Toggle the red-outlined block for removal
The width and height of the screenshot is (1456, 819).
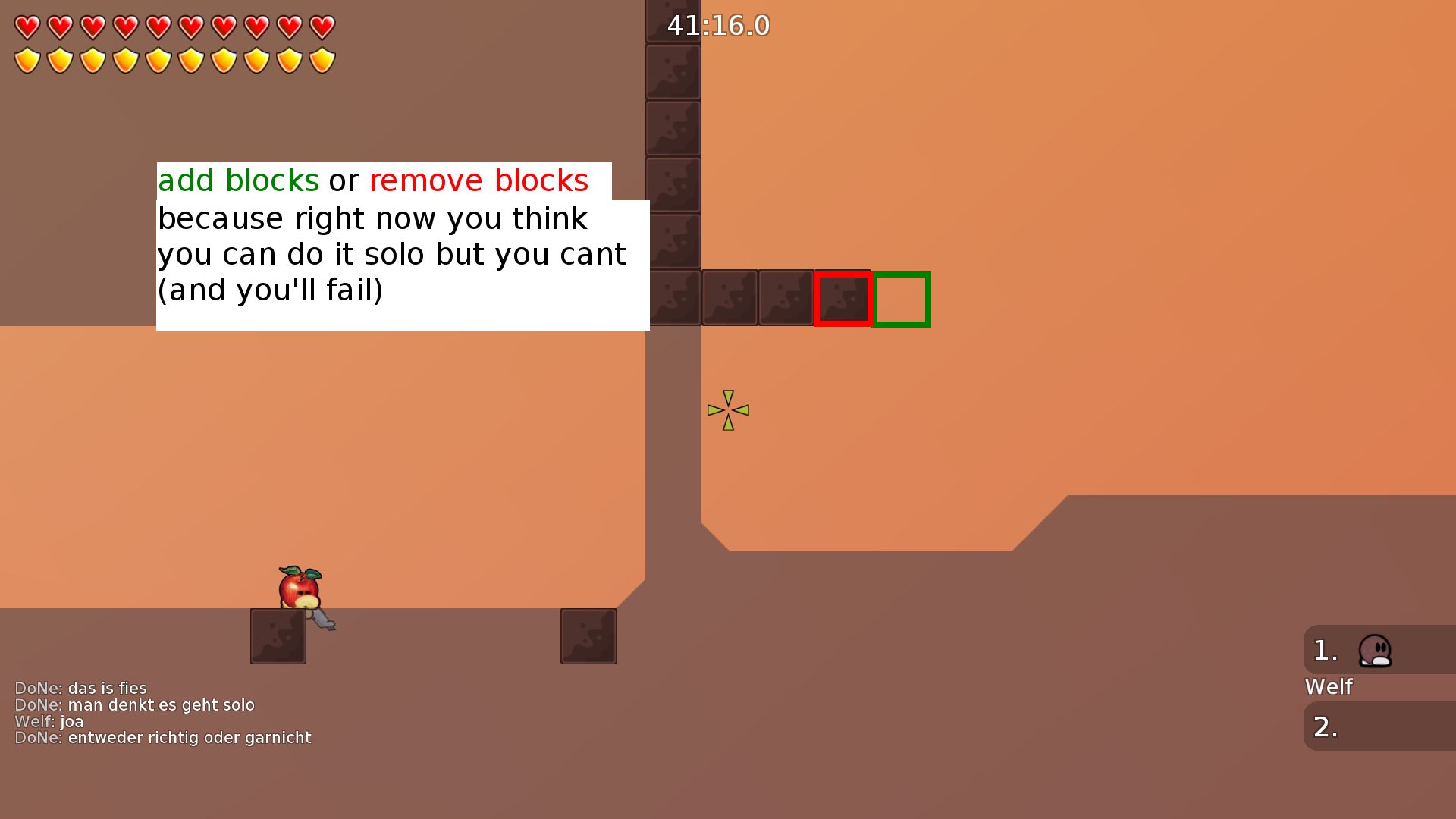843,299
